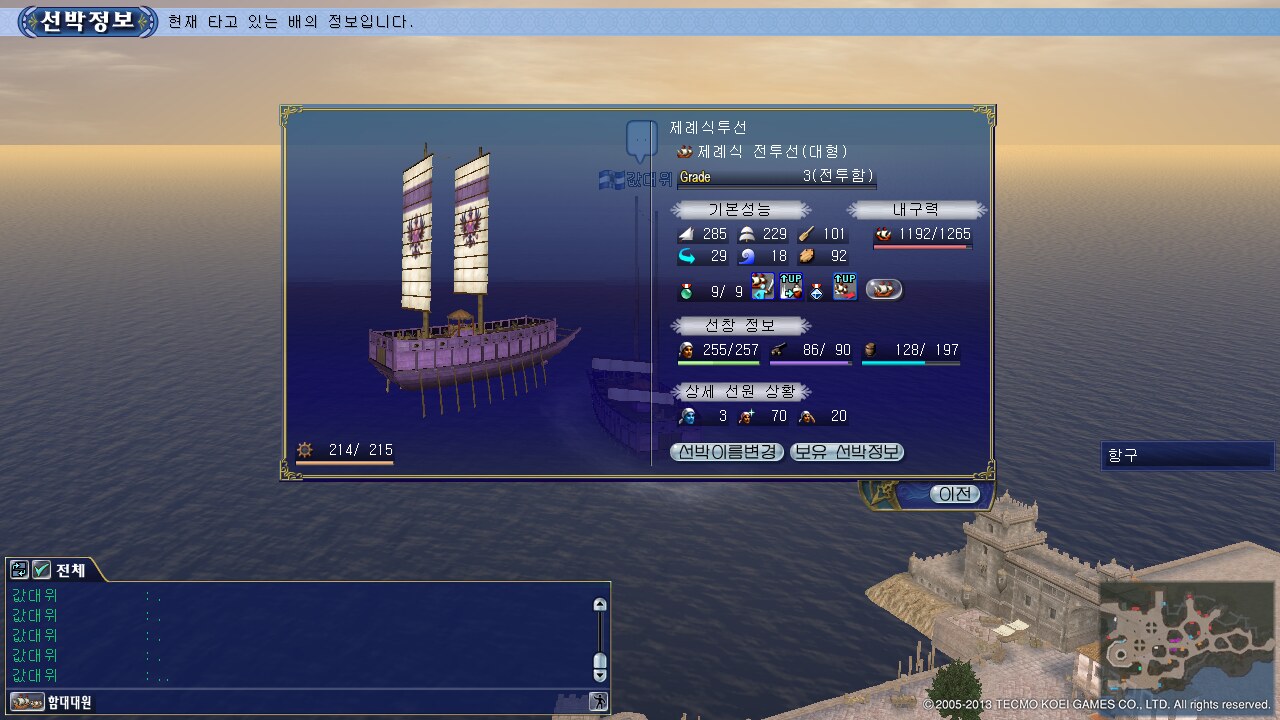
Task: Toggle the chat filter checkmark icon
Action: click(x=42, y=570)
